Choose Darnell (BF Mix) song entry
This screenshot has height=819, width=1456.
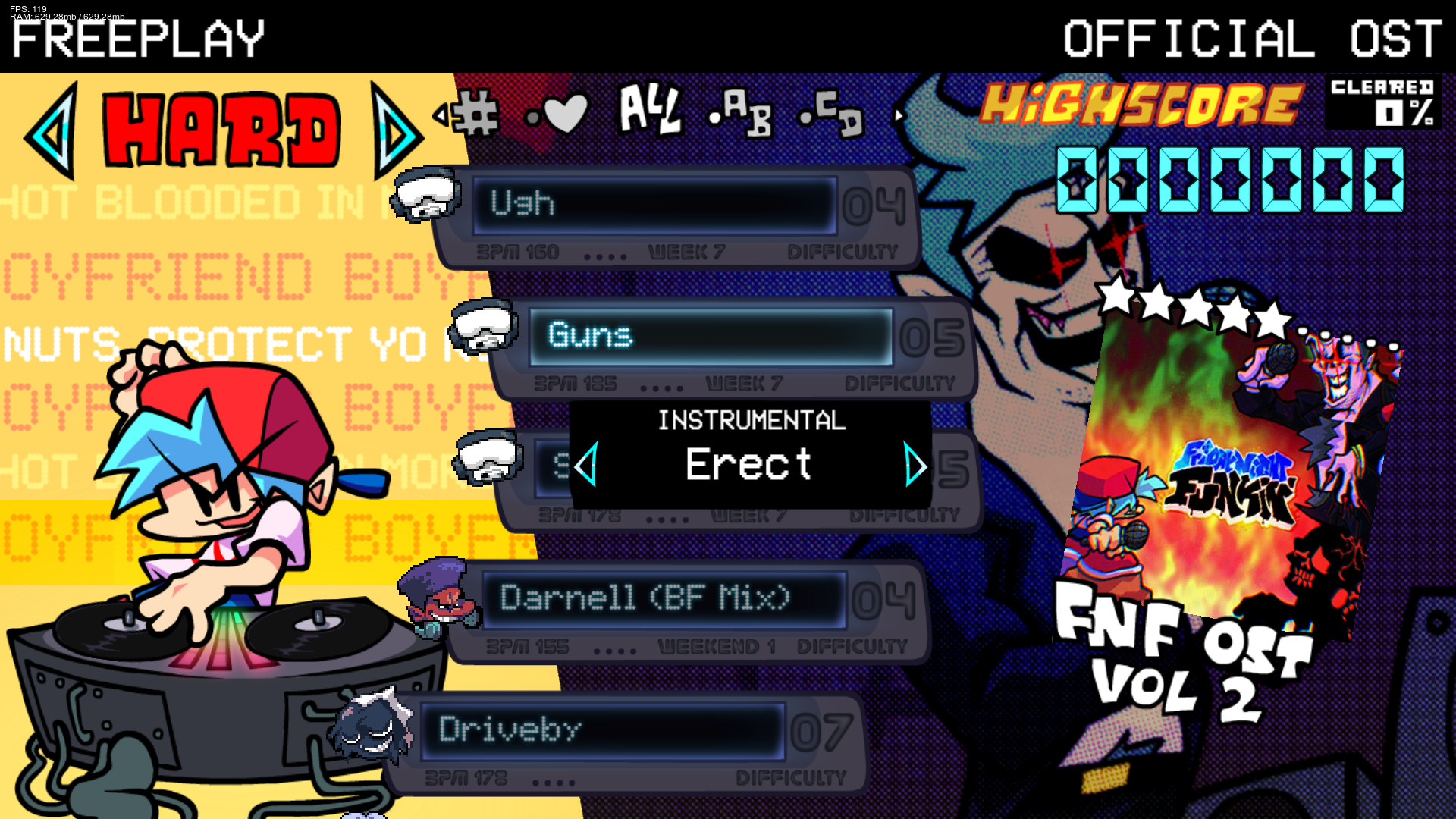667,597
